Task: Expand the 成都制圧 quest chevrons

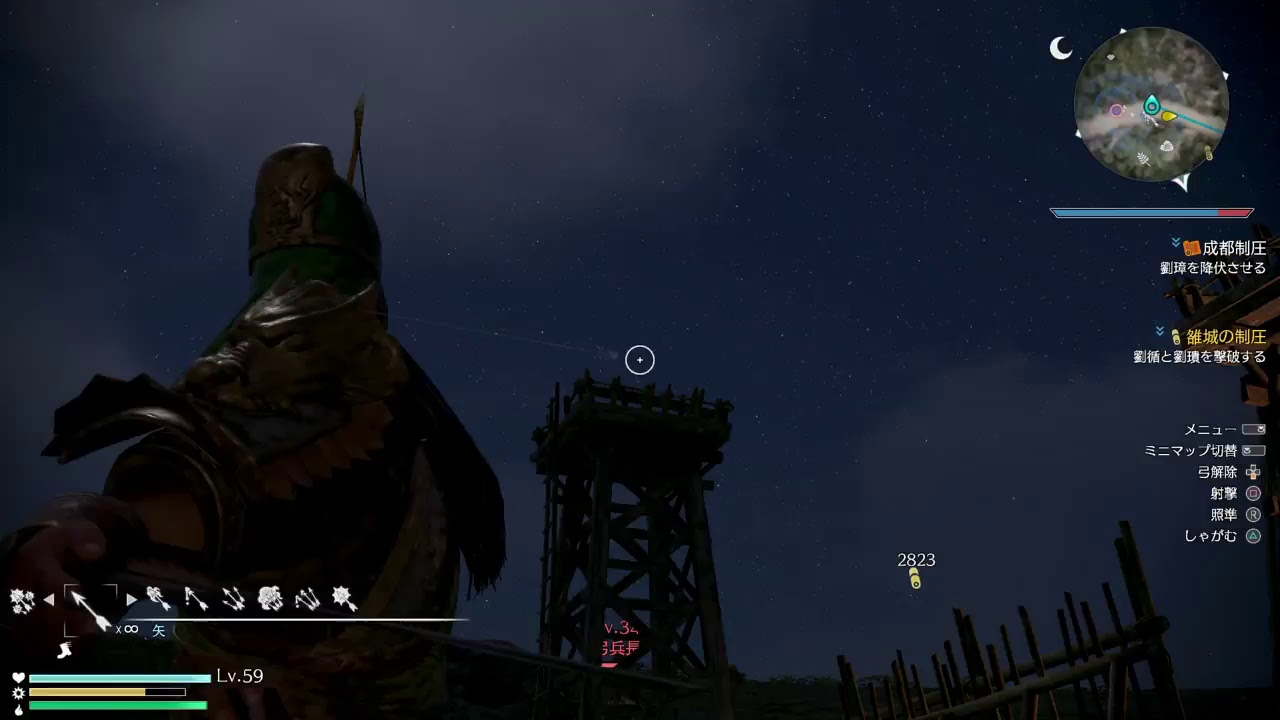Action: pyautogui.click(x=1174, y=242)
